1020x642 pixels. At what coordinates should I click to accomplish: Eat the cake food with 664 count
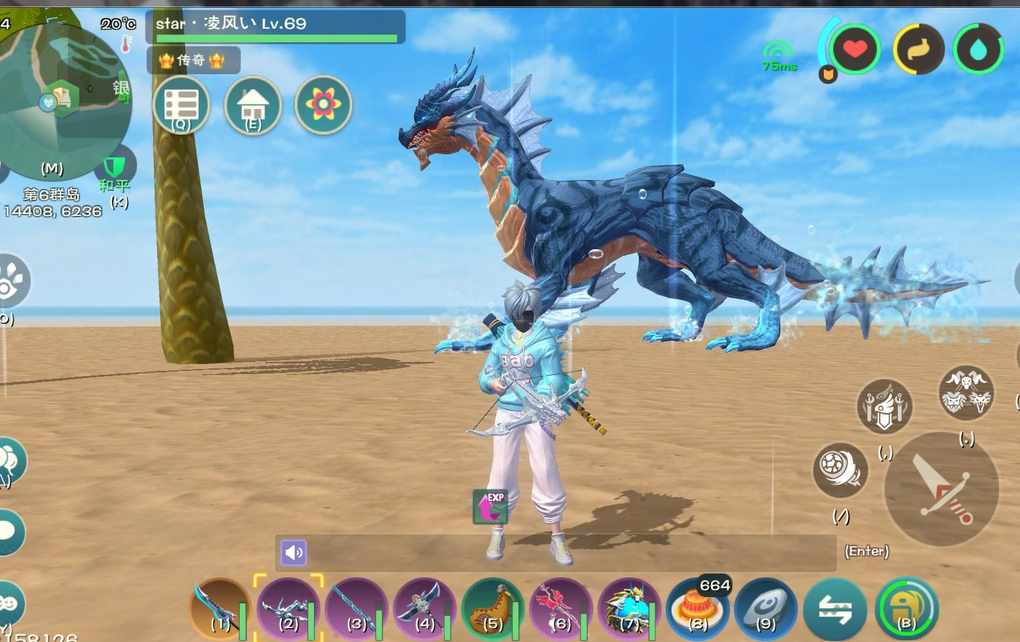[x=697, y=608]
